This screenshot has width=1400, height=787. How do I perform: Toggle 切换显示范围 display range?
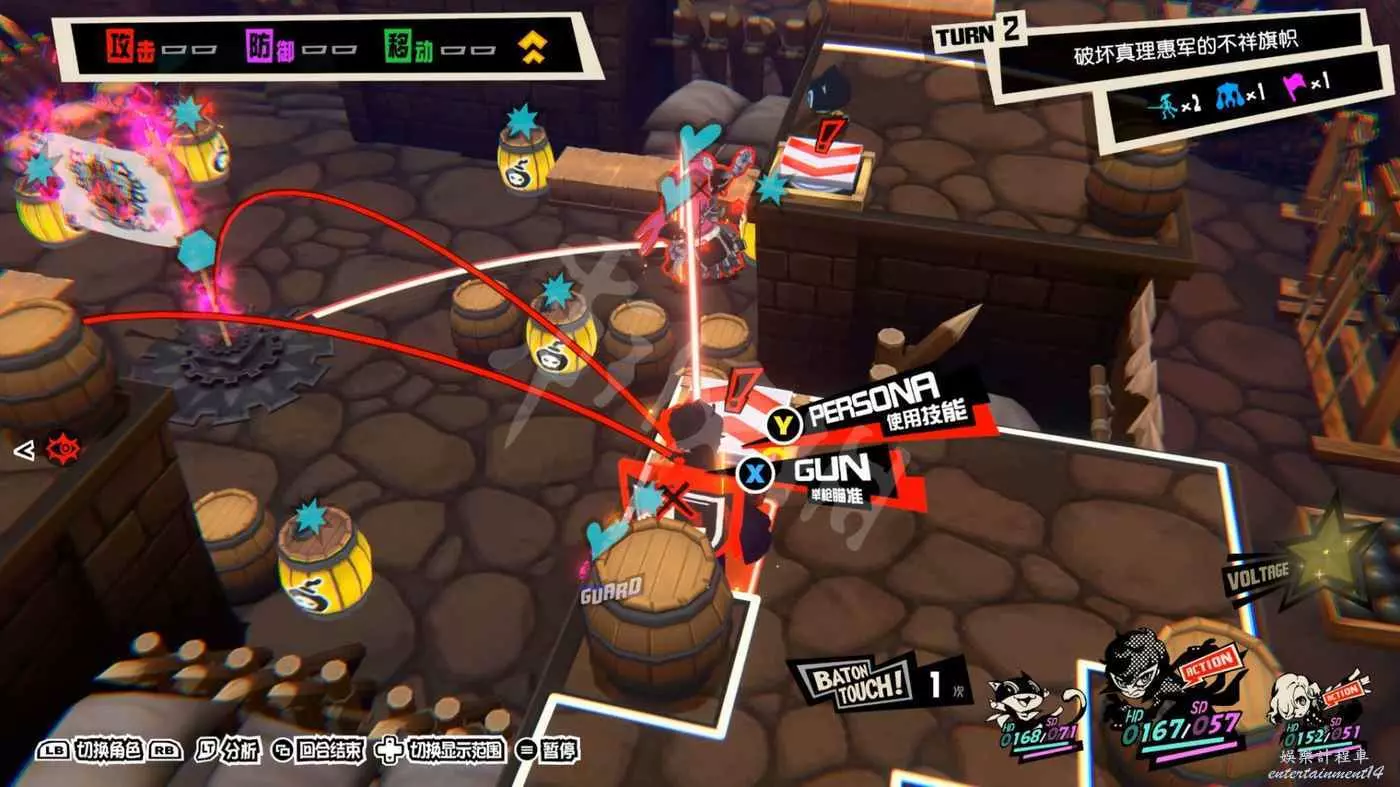440,750
